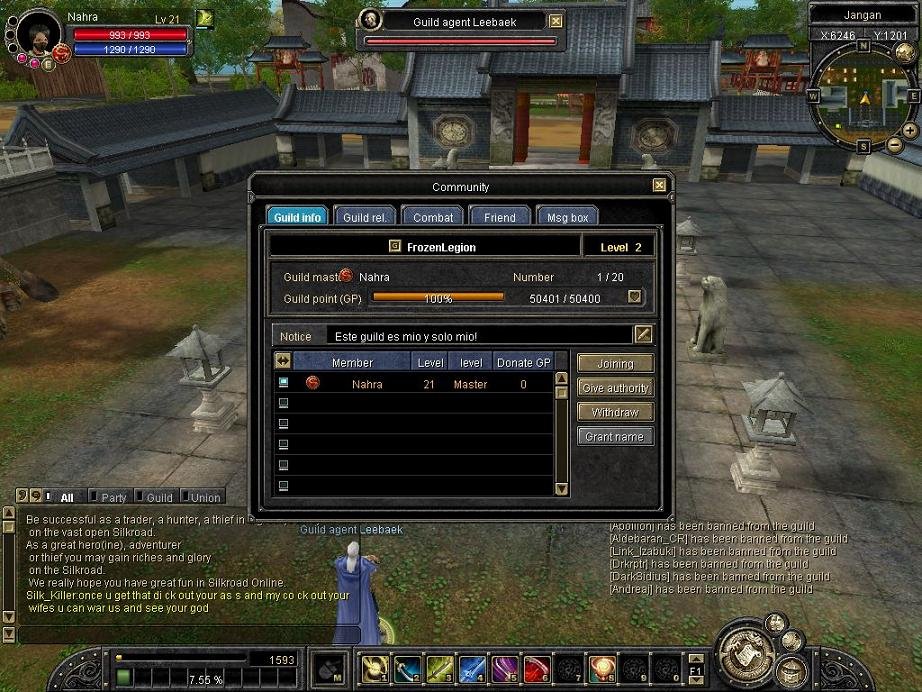Give authority to a guild member
The image size is (922, 692).
(x=615, y=388)
